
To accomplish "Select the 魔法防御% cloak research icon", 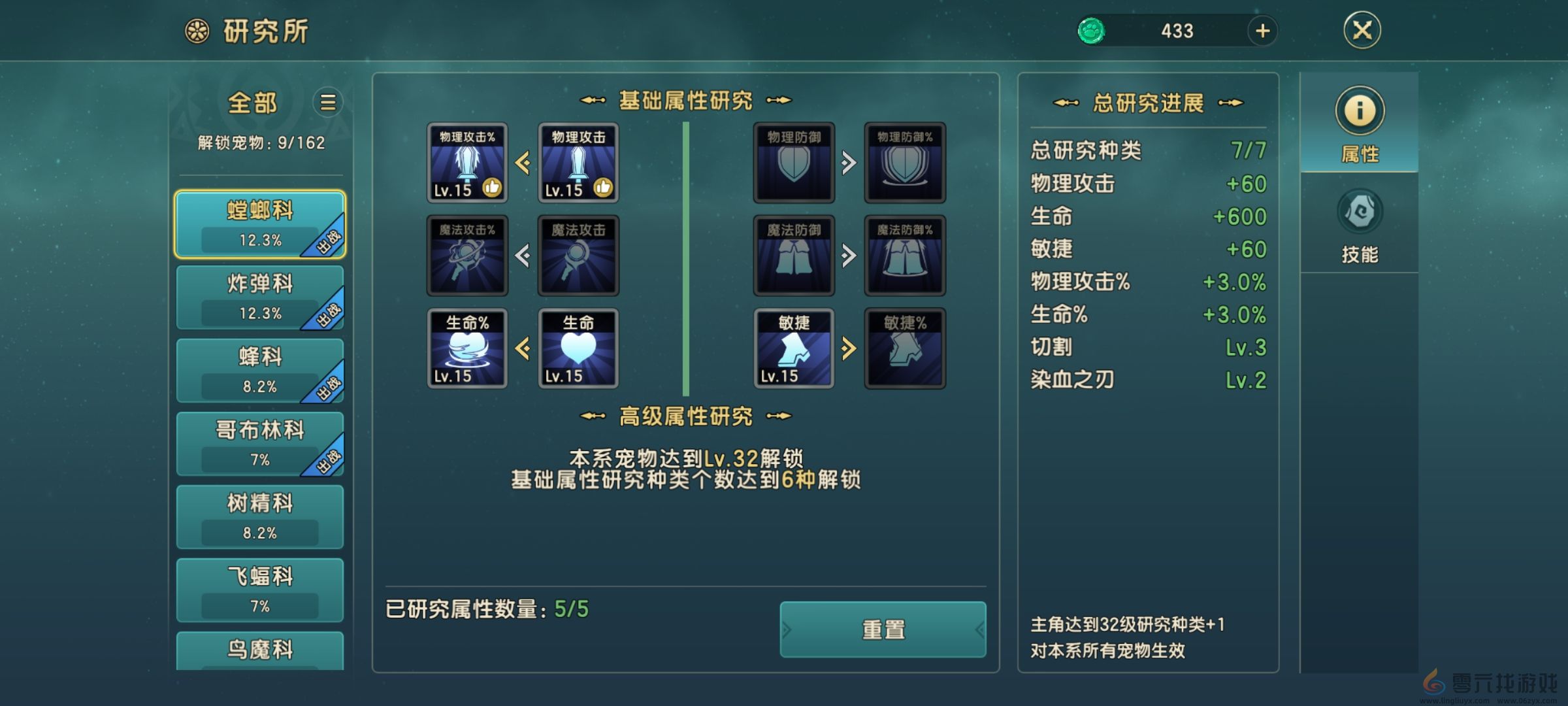I will click(904, 255).
